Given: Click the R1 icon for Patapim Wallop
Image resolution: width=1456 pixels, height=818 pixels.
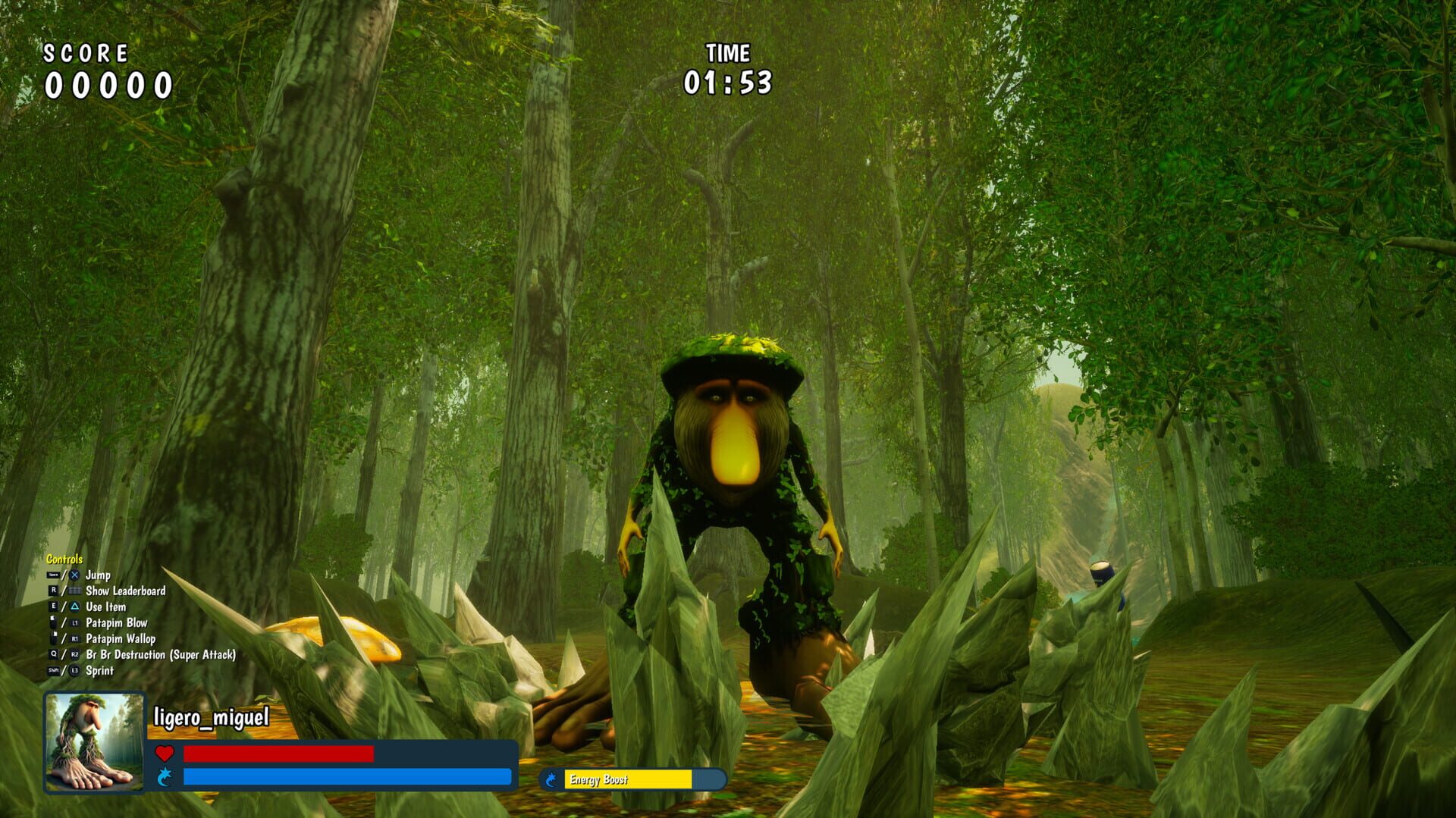Looking at the screenshot, I should (75, 638).
